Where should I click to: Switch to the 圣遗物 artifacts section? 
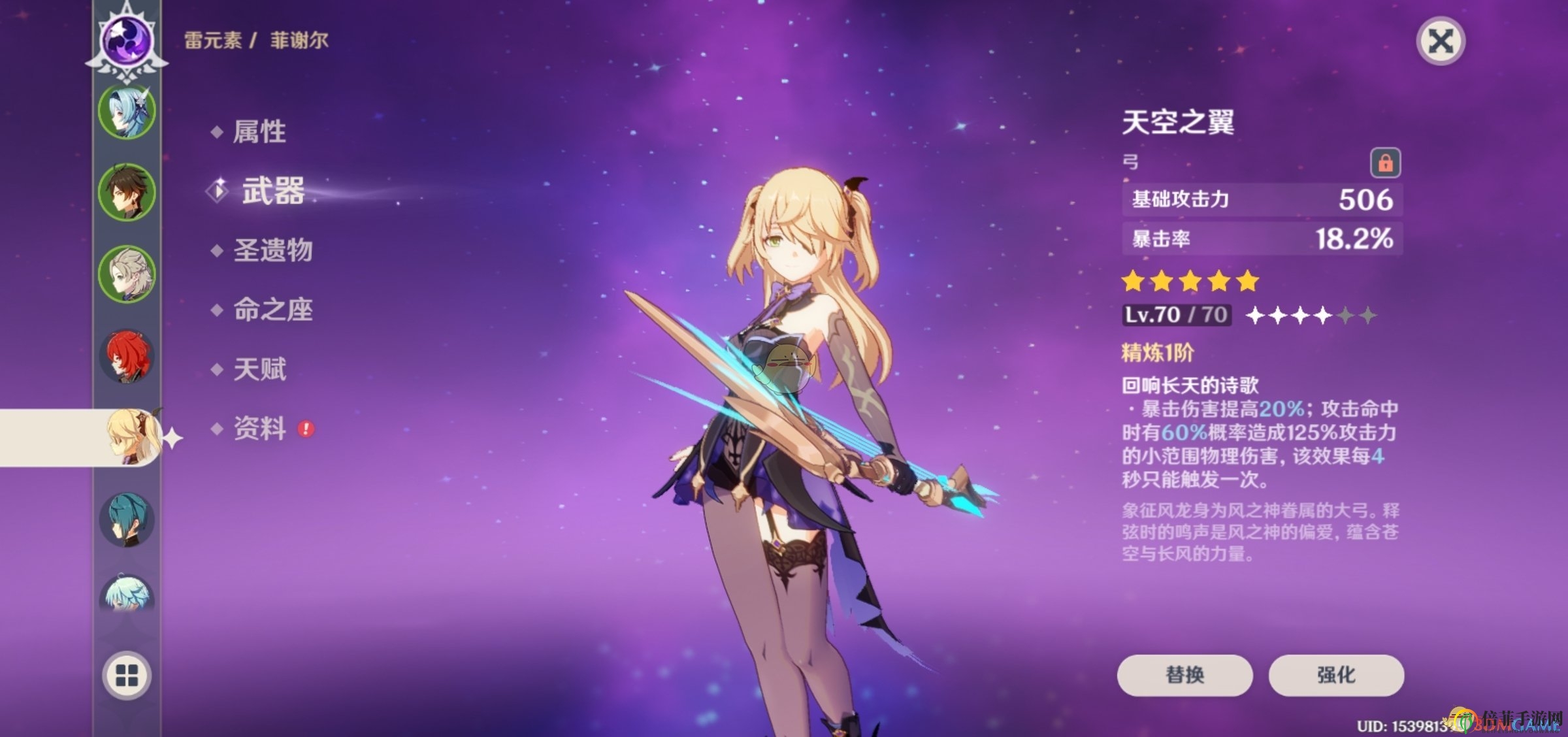tap(273, 250)
